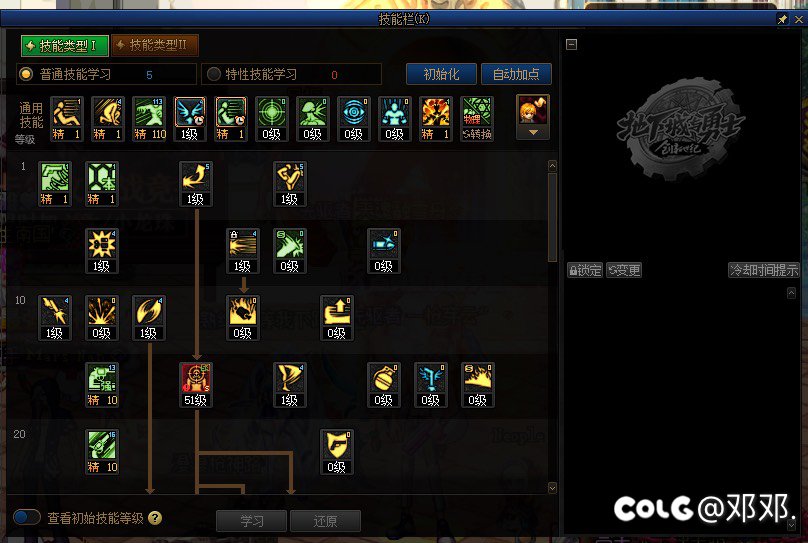Screen dimensions: 808x543
Task: Select the 特性技能学习 radio option
Action: (213, 74)
